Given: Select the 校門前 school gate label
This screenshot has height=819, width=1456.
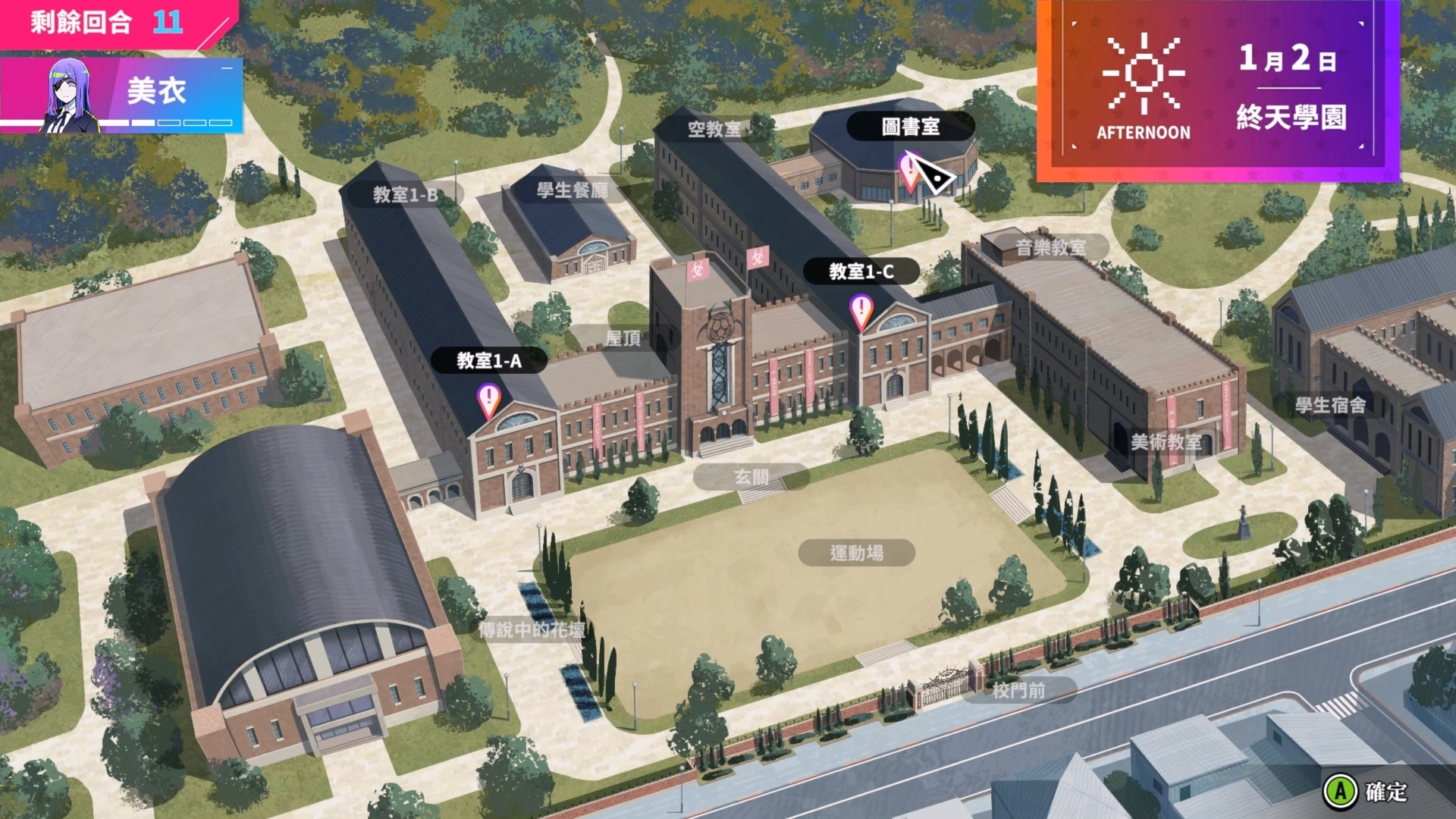Looking at the screenshot, I should click(x=1018, y=690).
